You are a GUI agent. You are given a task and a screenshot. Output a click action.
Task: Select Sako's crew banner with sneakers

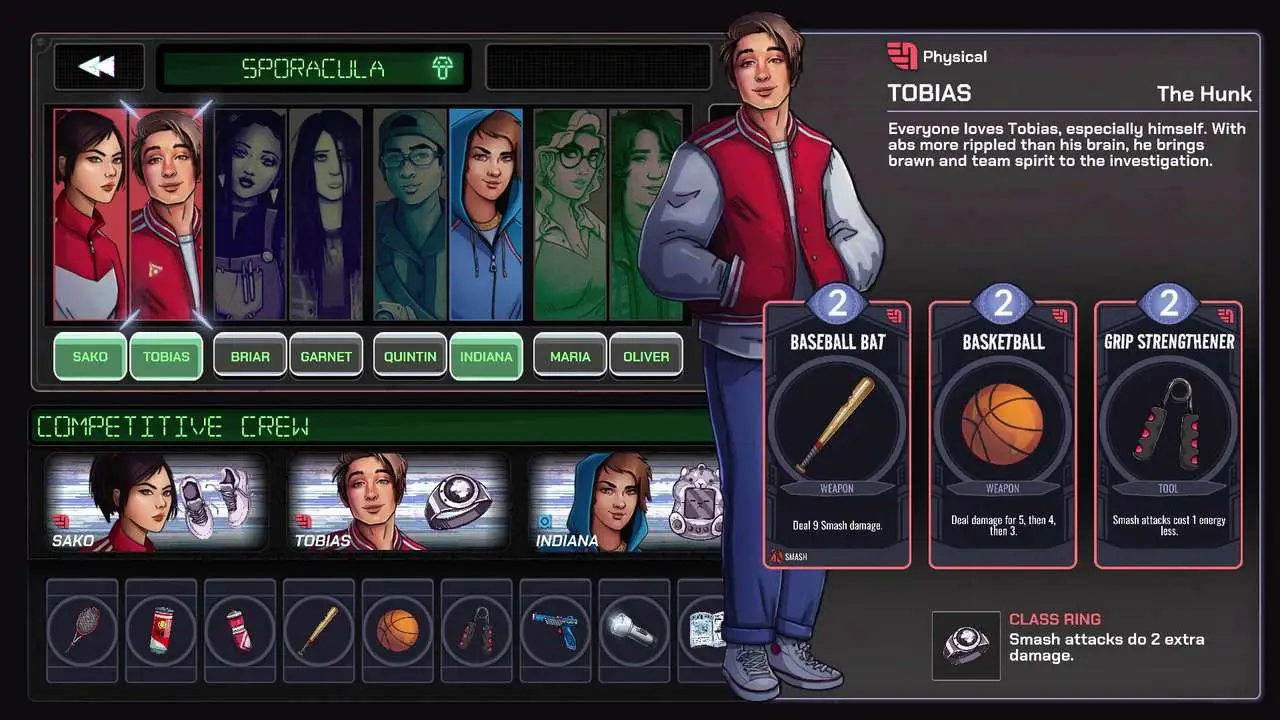[156, 502]
